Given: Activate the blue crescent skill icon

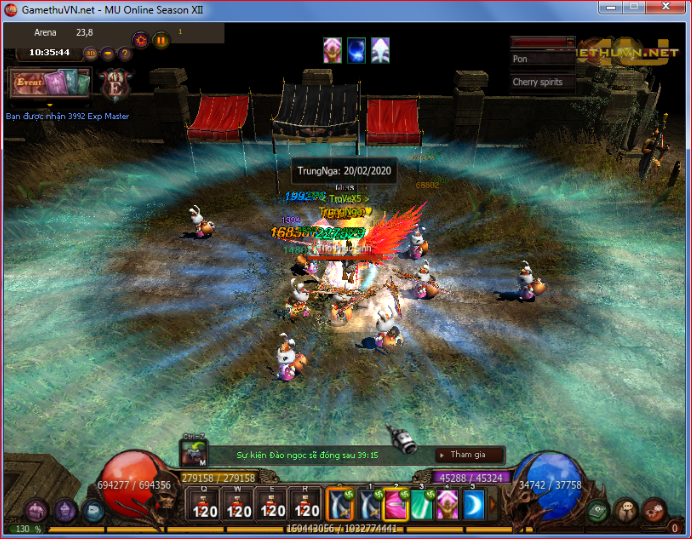Looking at the screenshot, I should pyautogui.click(x=472, y=505).
